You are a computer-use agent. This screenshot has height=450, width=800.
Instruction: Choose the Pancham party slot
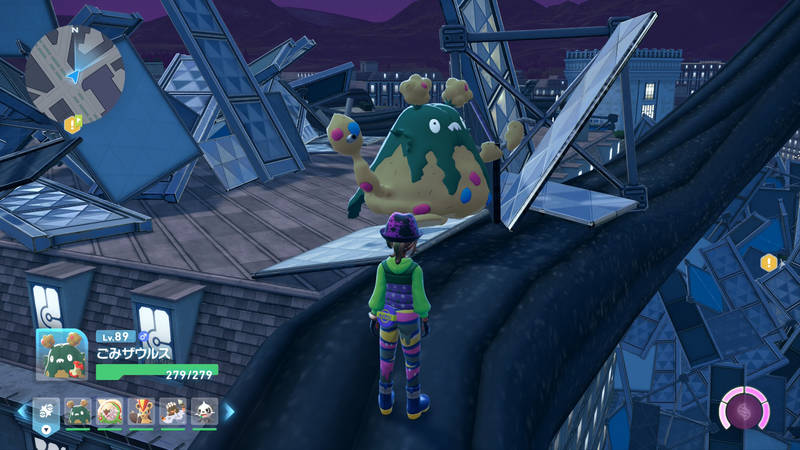pyautogui.click(x=203, y=411)
